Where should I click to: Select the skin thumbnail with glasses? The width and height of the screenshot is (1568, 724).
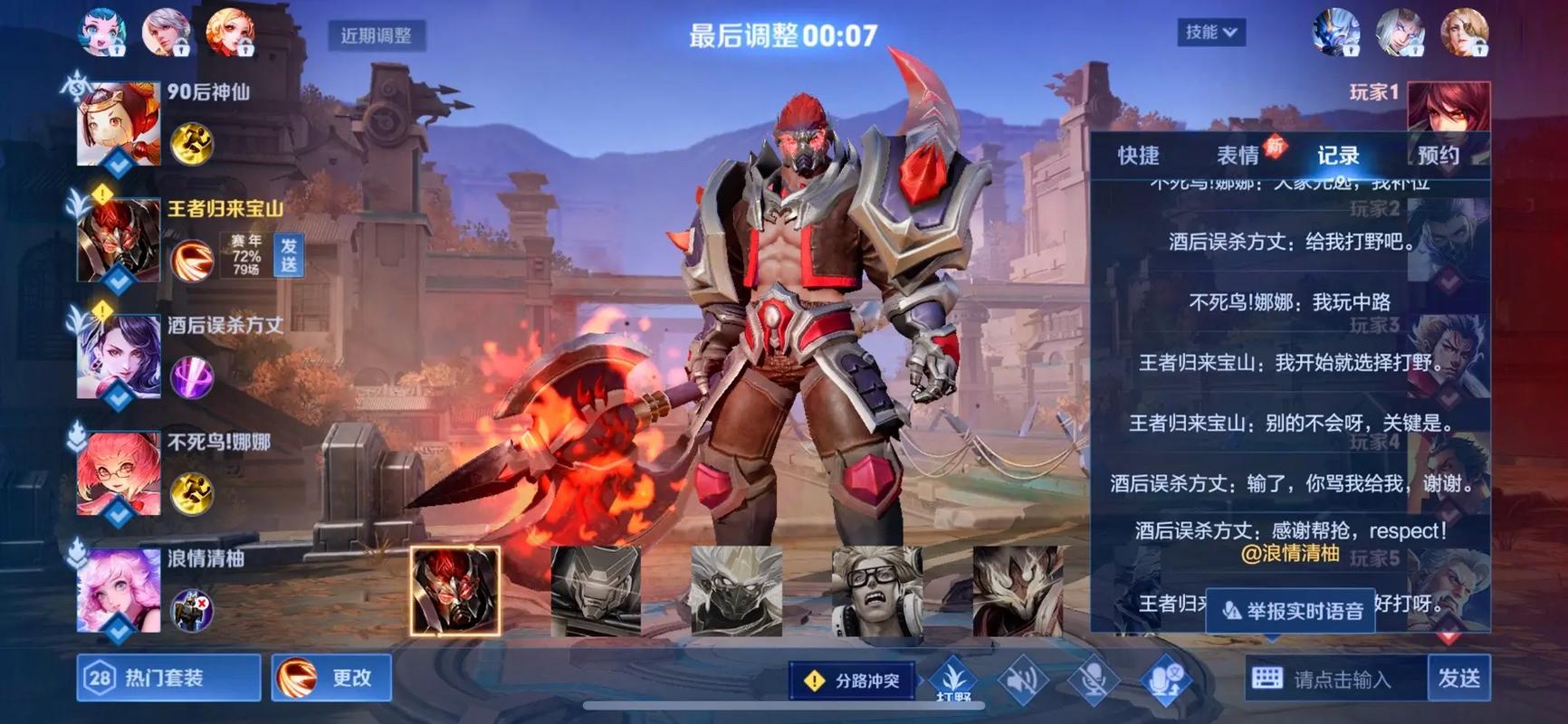(x=876, y=591)
